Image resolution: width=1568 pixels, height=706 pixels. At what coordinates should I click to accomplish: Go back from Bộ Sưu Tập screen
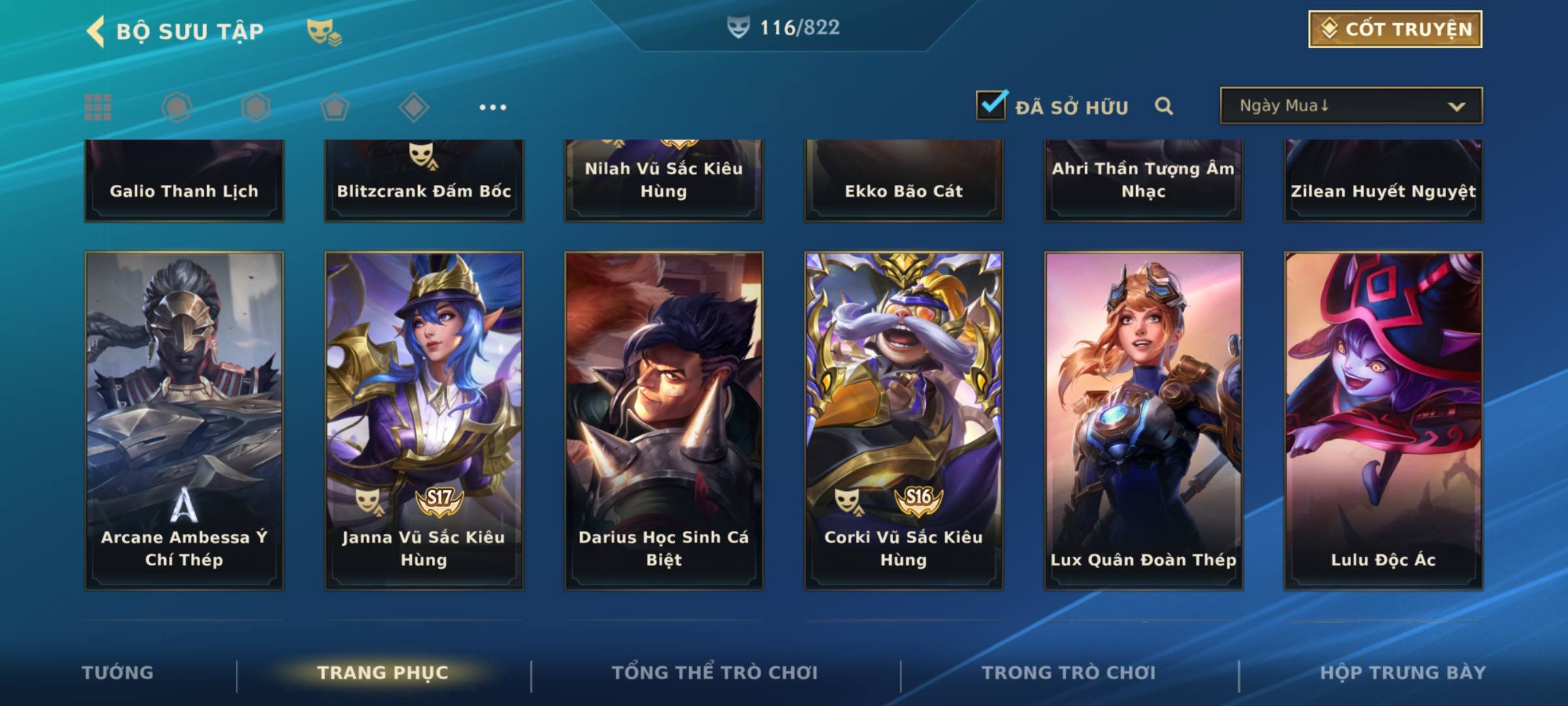(x=97, y=31)
